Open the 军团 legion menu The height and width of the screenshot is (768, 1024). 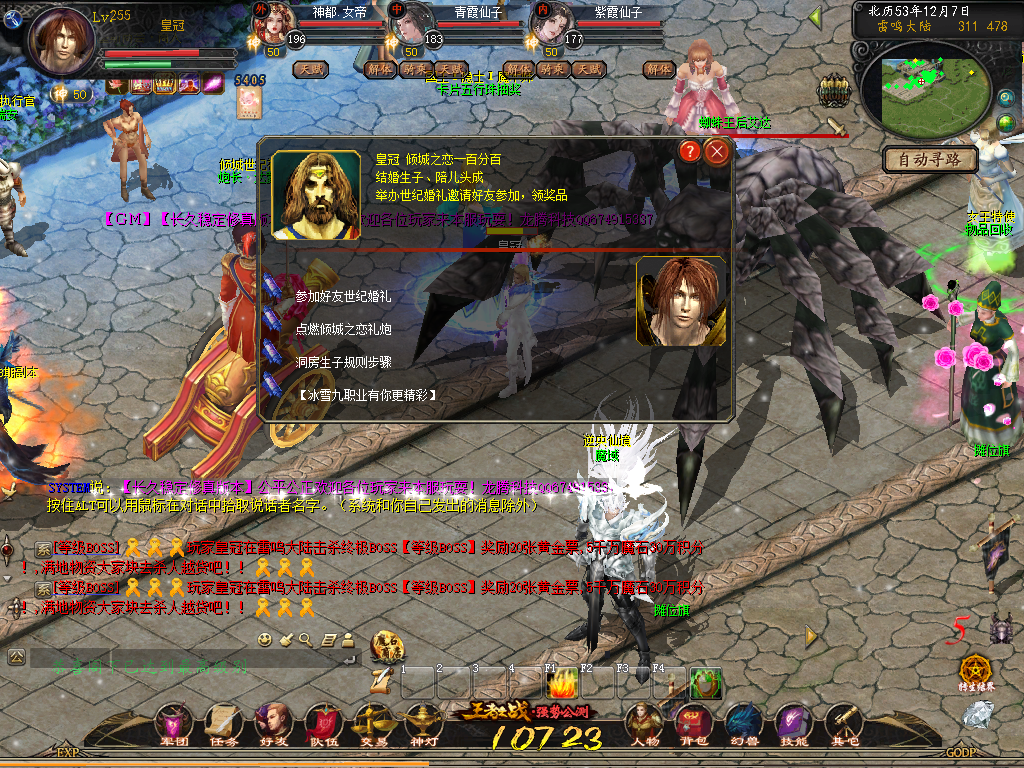click(174, 722)
